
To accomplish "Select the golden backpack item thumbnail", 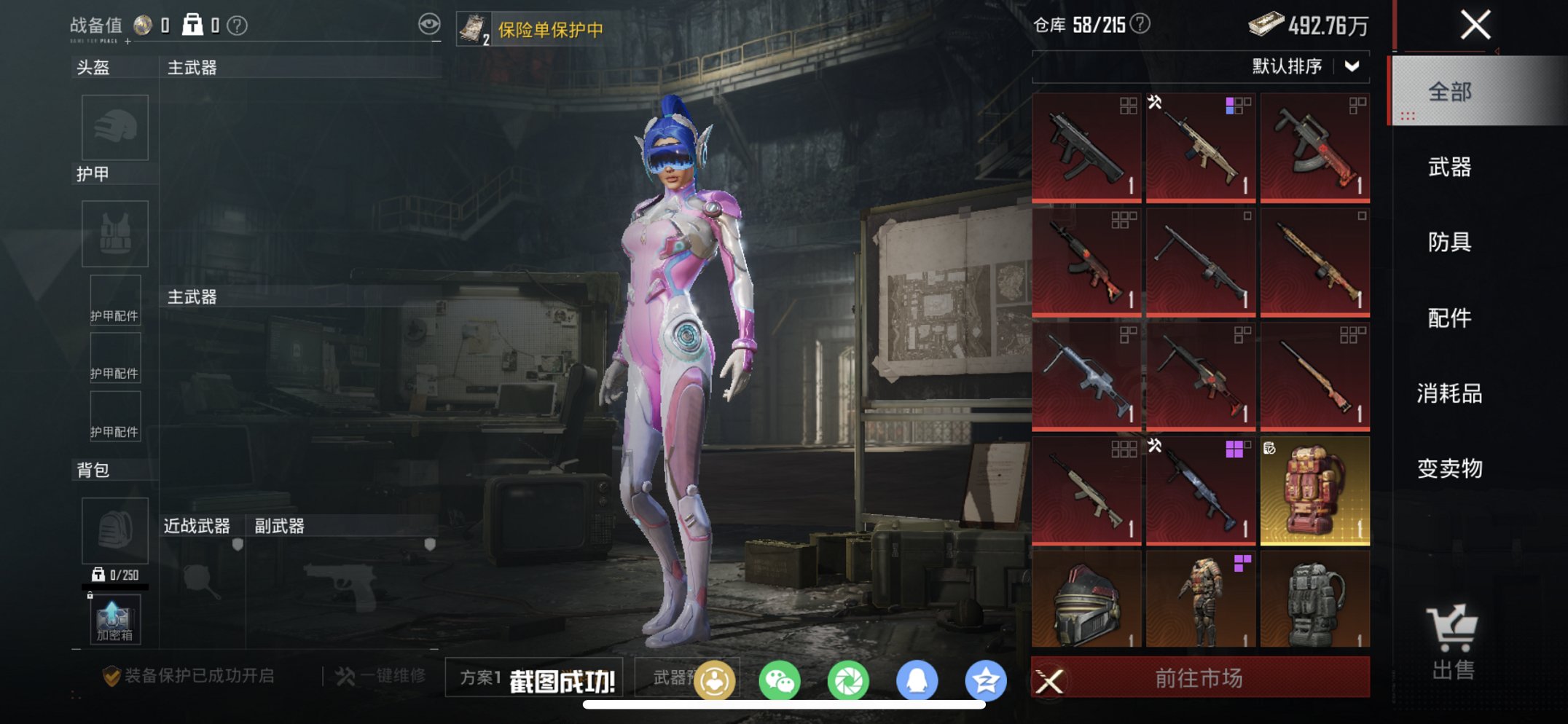I will coord(1314,491).
